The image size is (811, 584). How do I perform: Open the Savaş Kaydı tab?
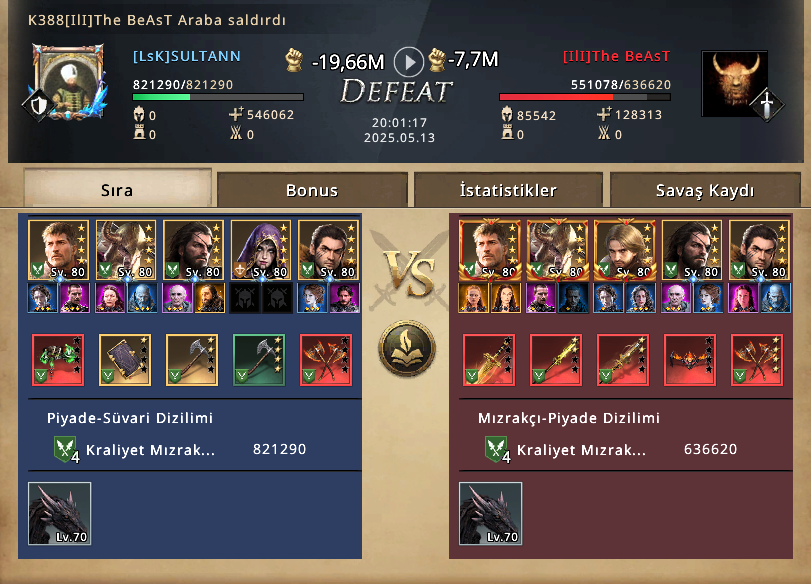point(705,189)
